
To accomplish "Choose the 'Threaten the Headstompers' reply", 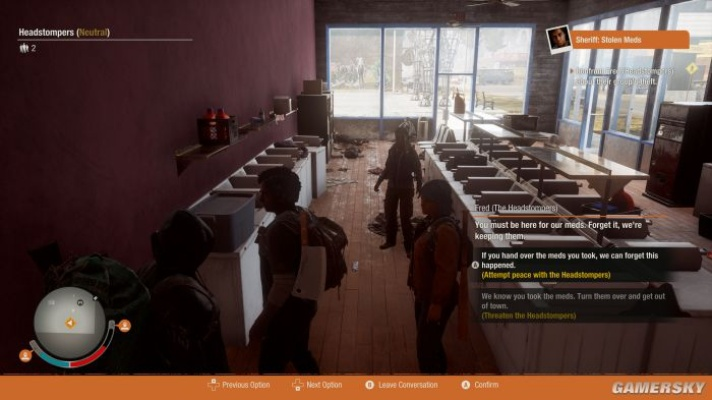I will click(x=570, y=305).
